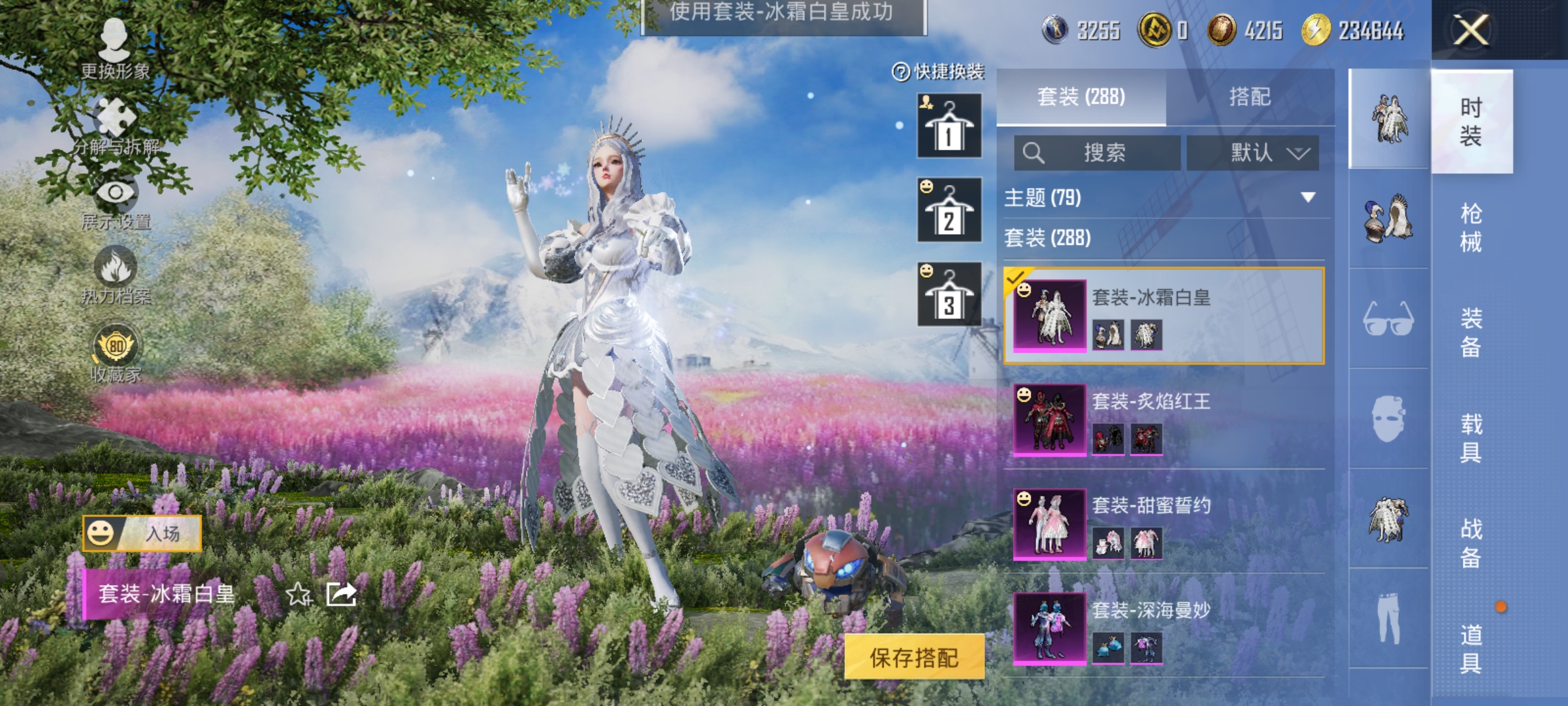Open the 更换形象 character change panel
Viewport: 1568px width, 706px height.
tap(114, 39)
